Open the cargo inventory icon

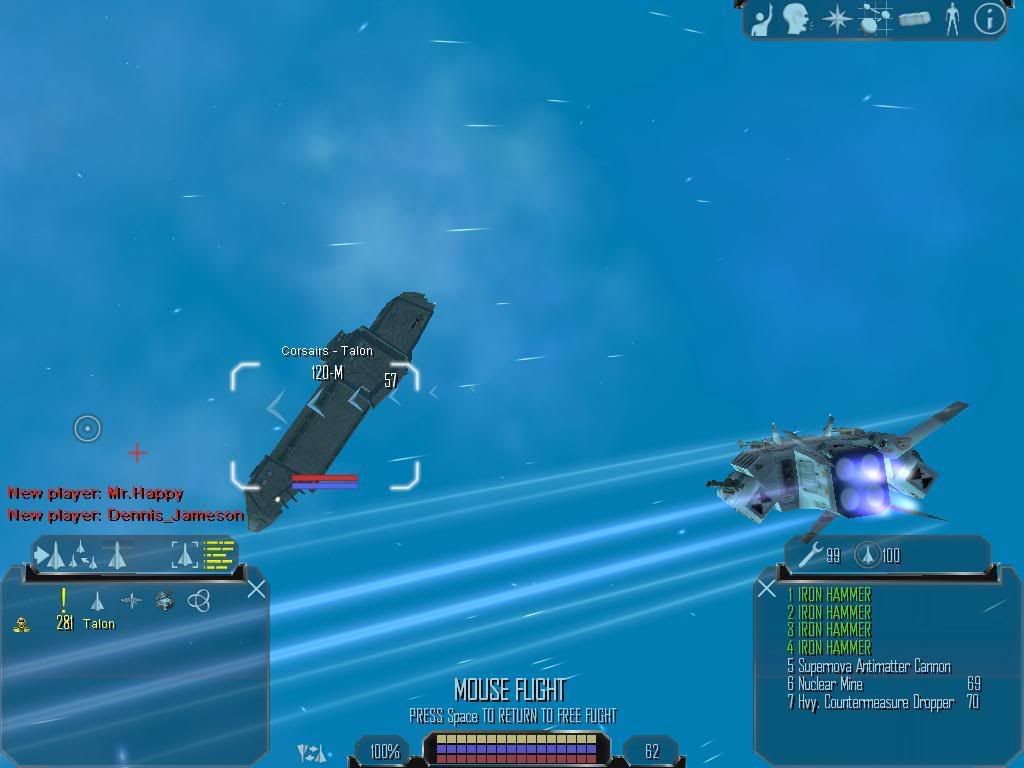(x=914, y=18)
